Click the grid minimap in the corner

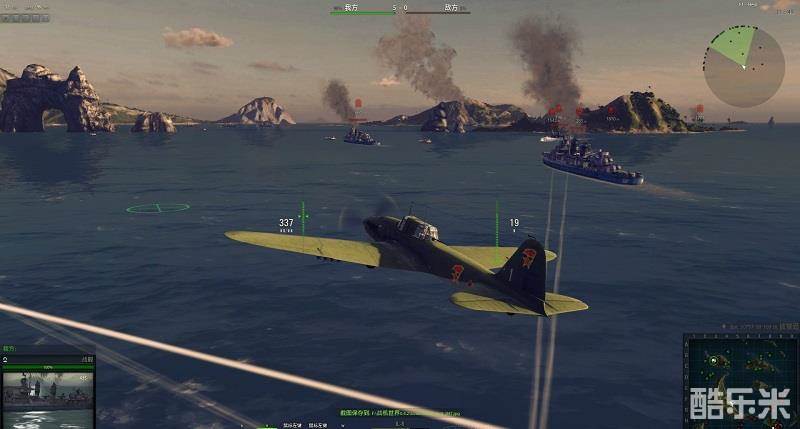(x=741, y=381)
